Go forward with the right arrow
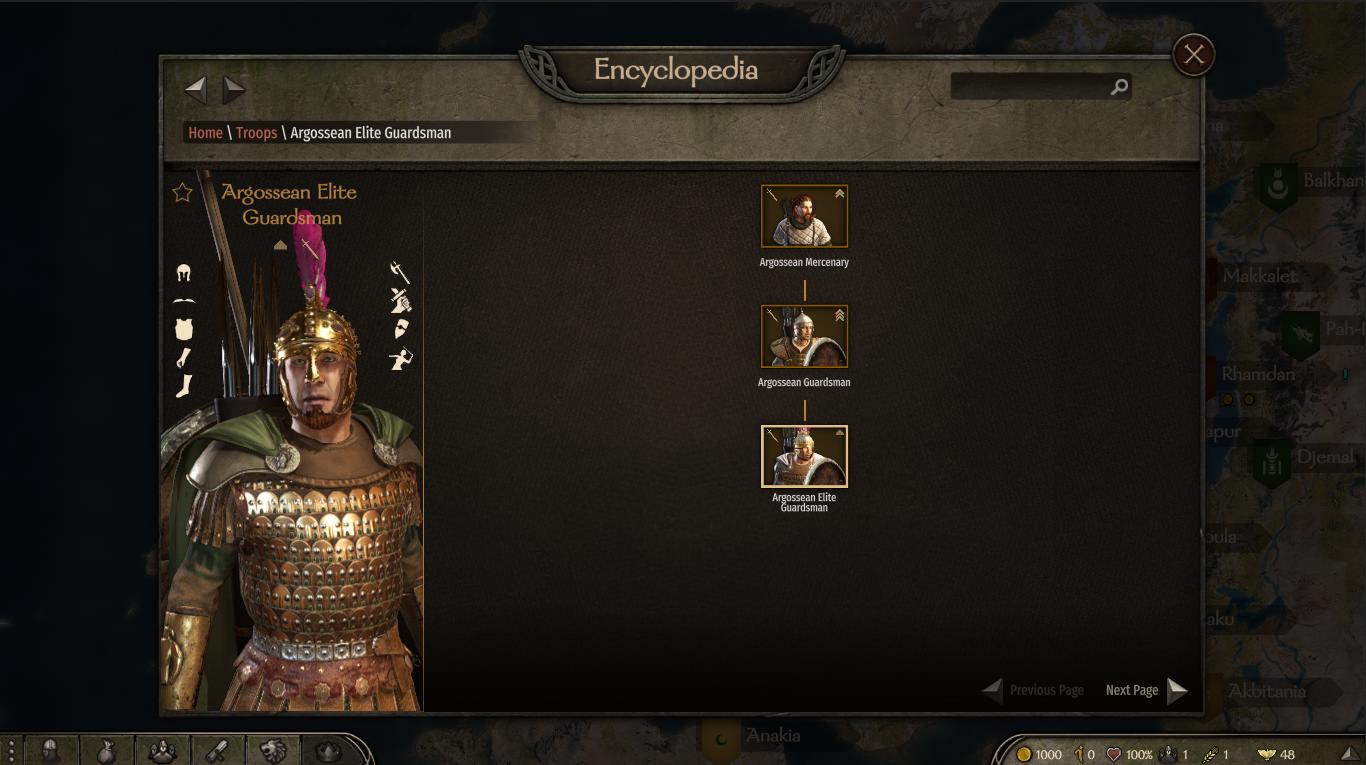This screenshot has width=1366, height=765. (x=234, y=90)
